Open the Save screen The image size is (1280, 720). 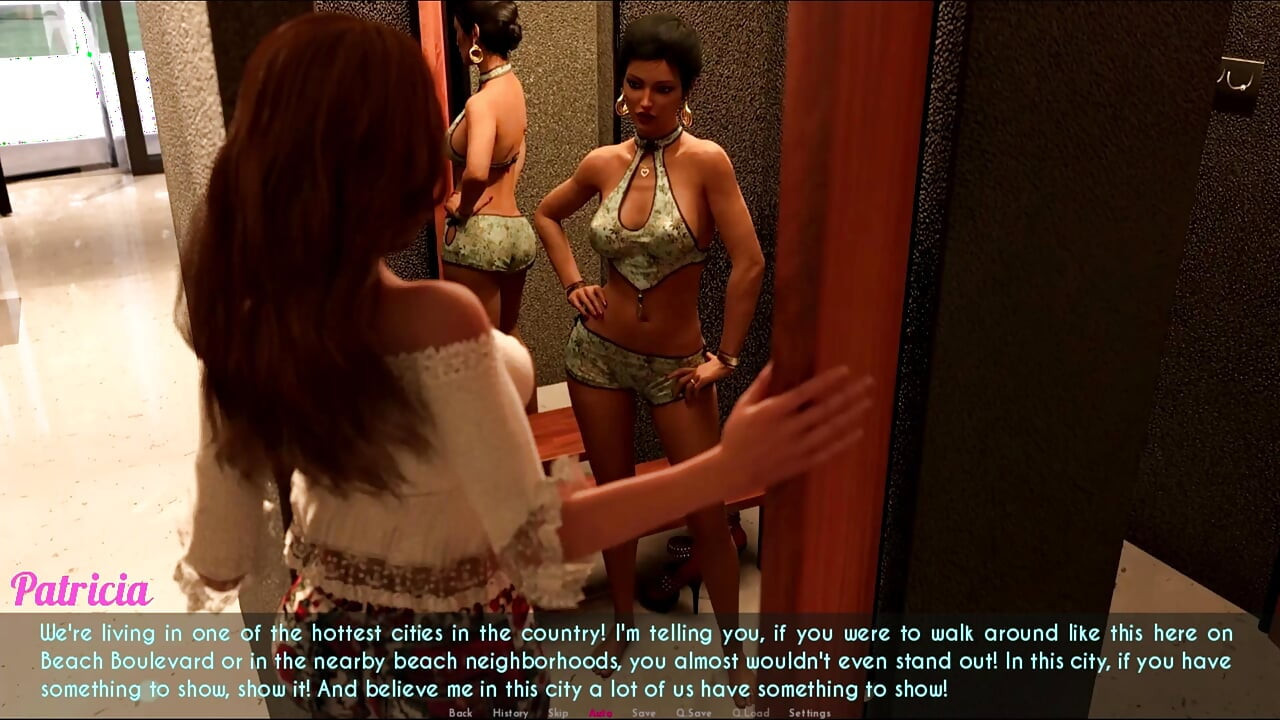coord(643,713)
